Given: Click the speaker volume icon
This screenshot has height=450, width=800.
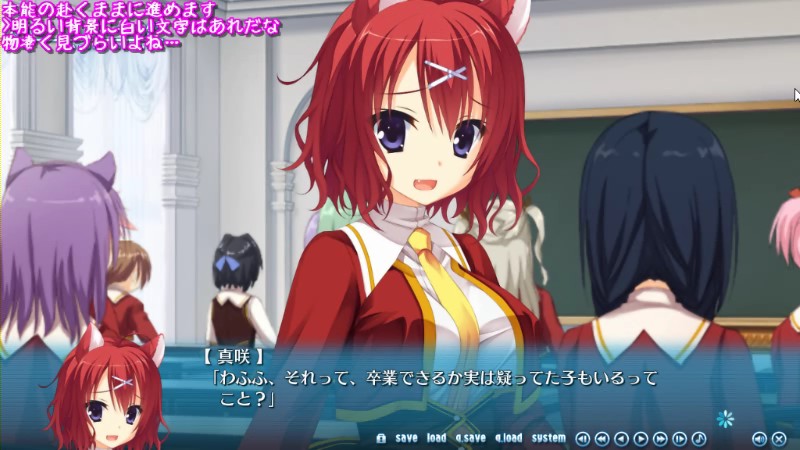Looking at the screenshot, I should coord(760,438).
